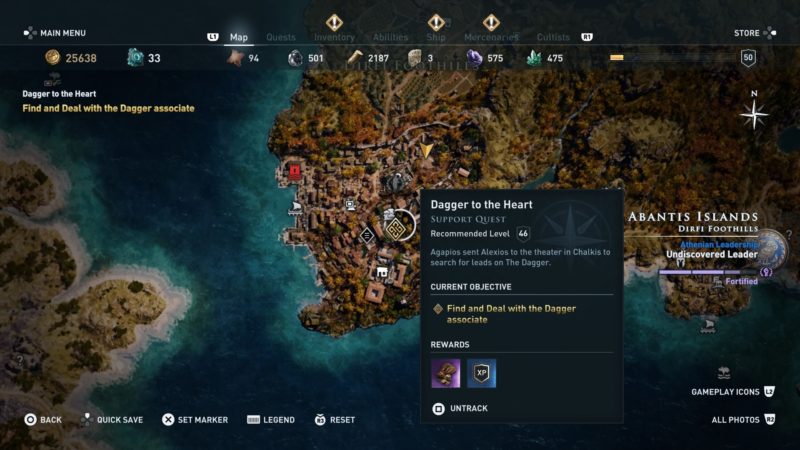
Task: Reset the map view
Action: tap(335, 420)
